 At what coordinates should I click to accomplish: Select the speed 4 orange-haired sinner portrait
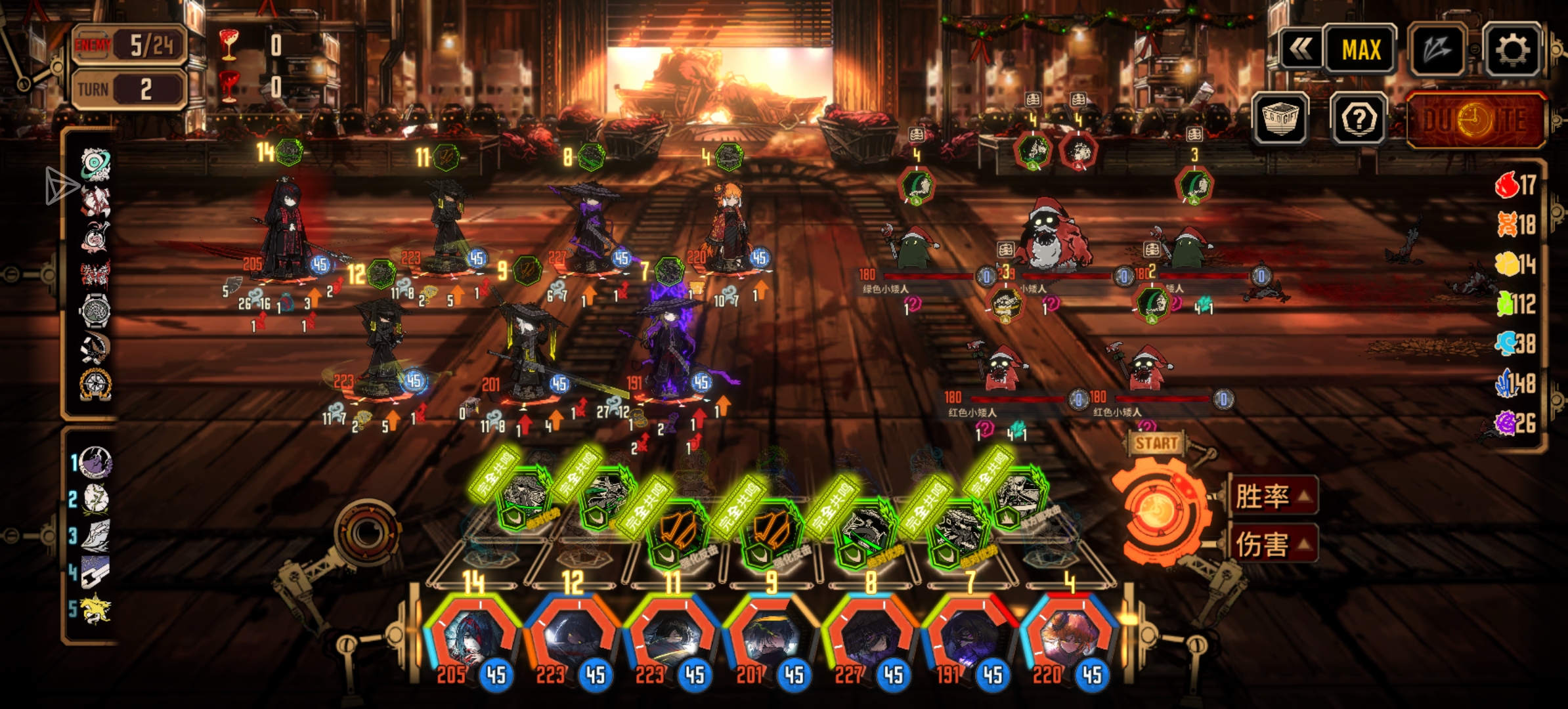tap(1069, 637)
